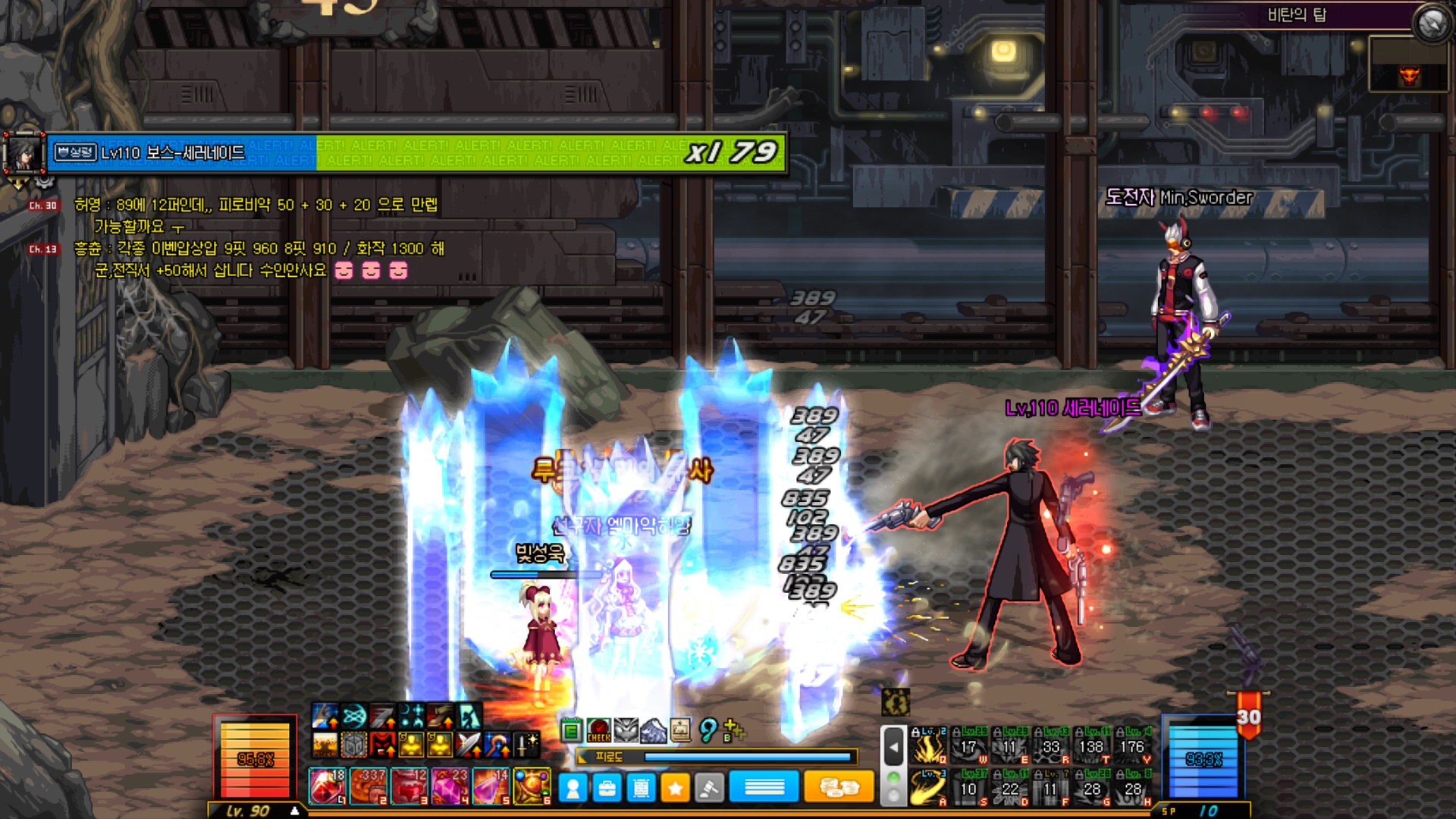Open the character info menu button
Screen dimensions: 1456x819
tap(573, 789)
